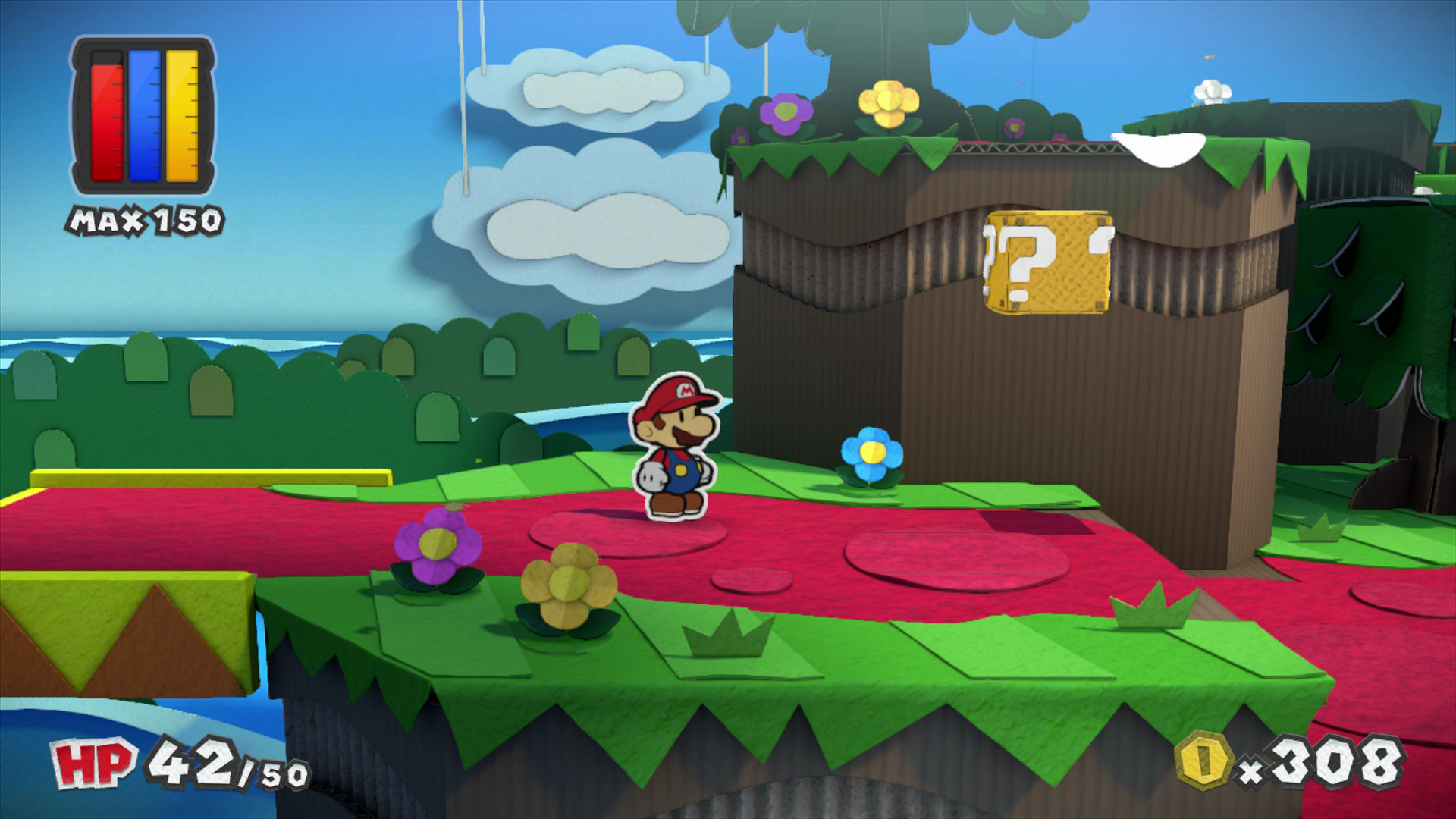Click the yellow paint meter bar
Viewport: 1456px width, 819px height.
click(x=182, y=118)
